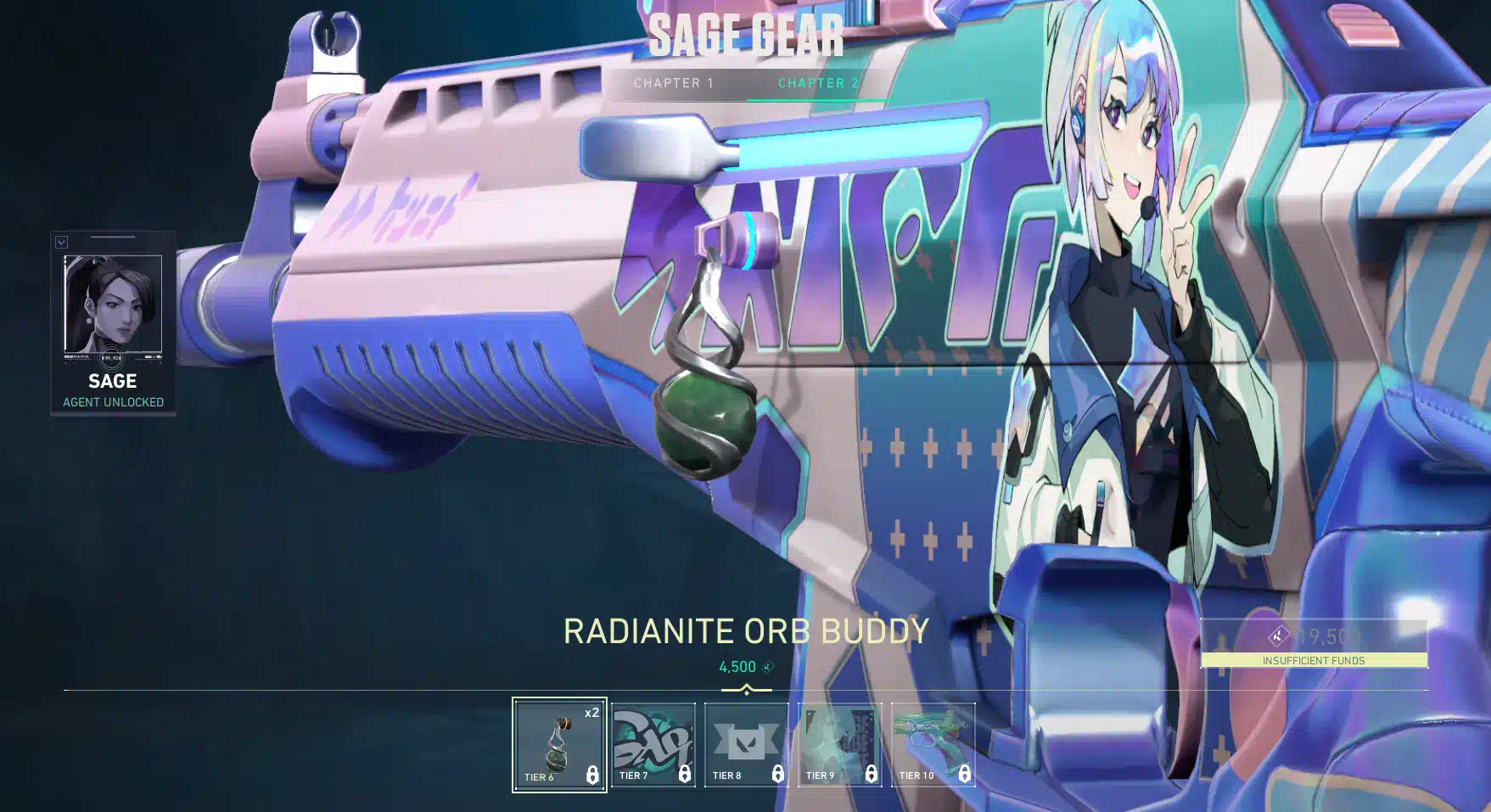Choose the Tier 7 spray reward
Screen dimensions: 1491x812
(x=653, y=744)
